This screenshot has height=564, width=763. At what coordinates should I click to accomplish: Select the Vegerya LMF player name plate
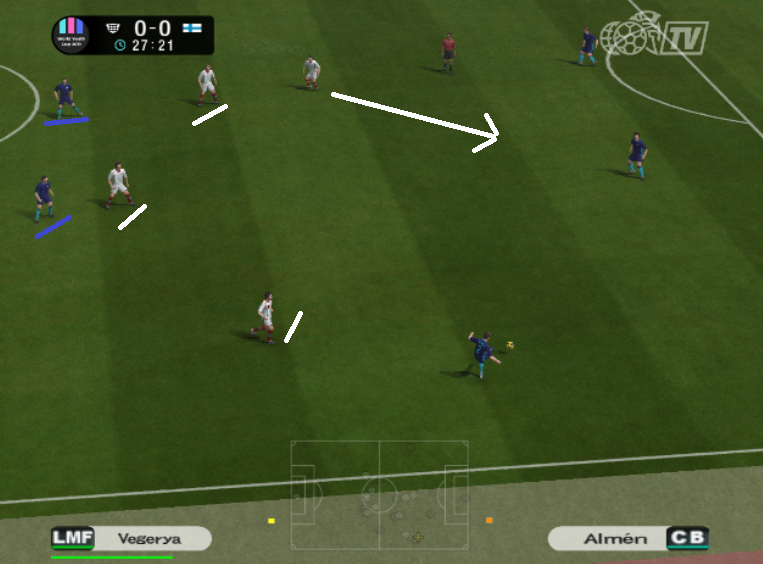pos(131,539)
